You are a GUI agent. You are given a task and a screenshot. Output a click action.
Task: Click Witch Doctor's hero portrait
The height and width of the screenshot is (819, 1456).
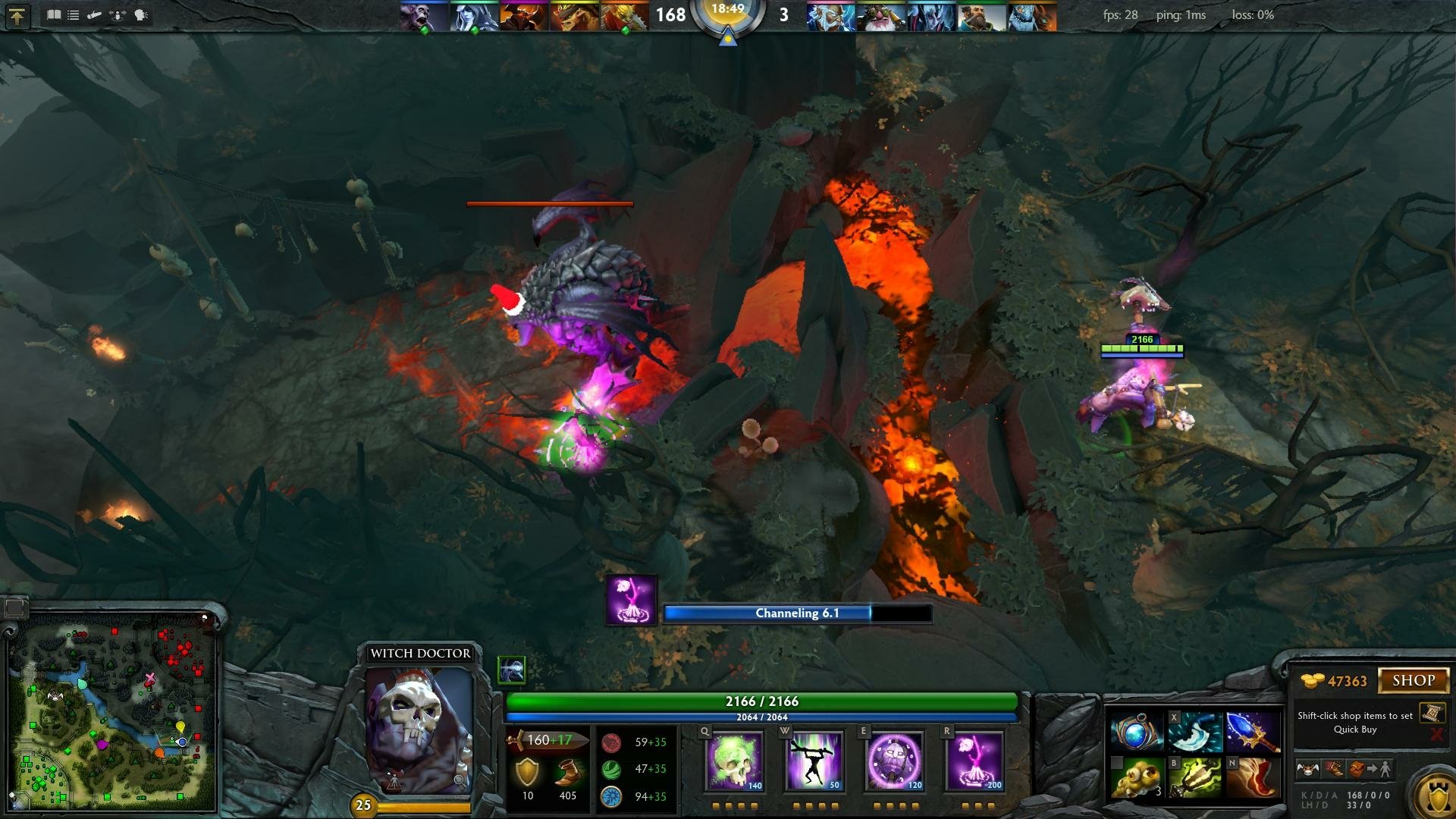click(421, 732)
